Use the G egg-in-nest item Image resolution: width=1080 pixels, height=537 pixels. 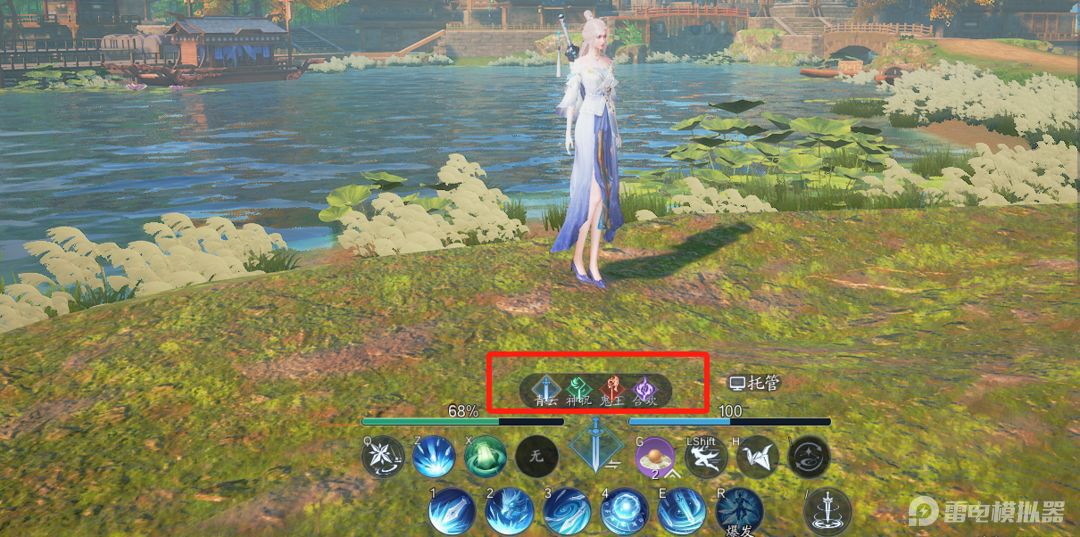tap(656, 457)
